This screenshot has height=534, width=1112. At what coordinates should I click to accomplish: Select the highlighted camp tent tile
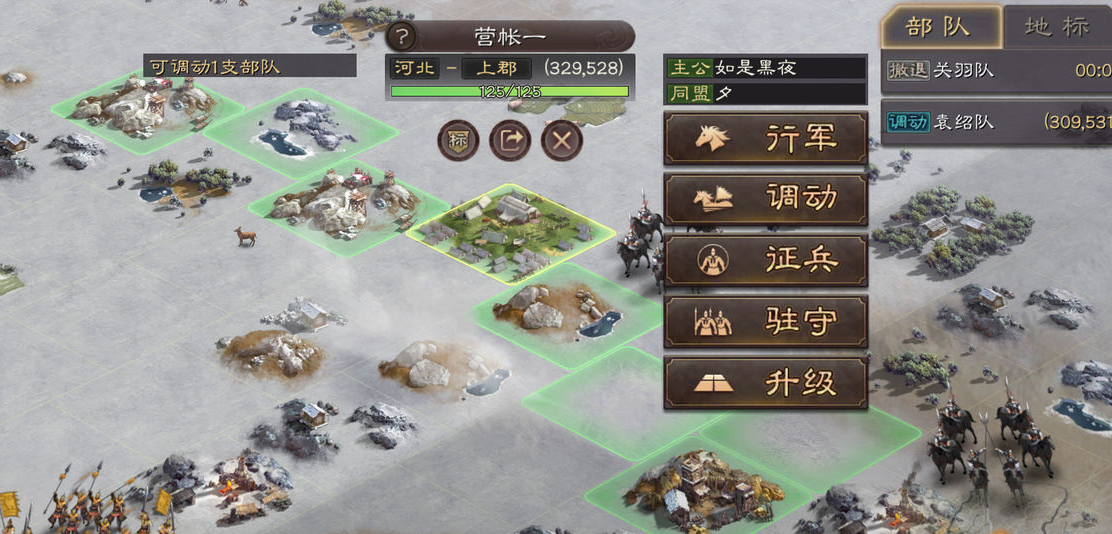click(510, 232)
